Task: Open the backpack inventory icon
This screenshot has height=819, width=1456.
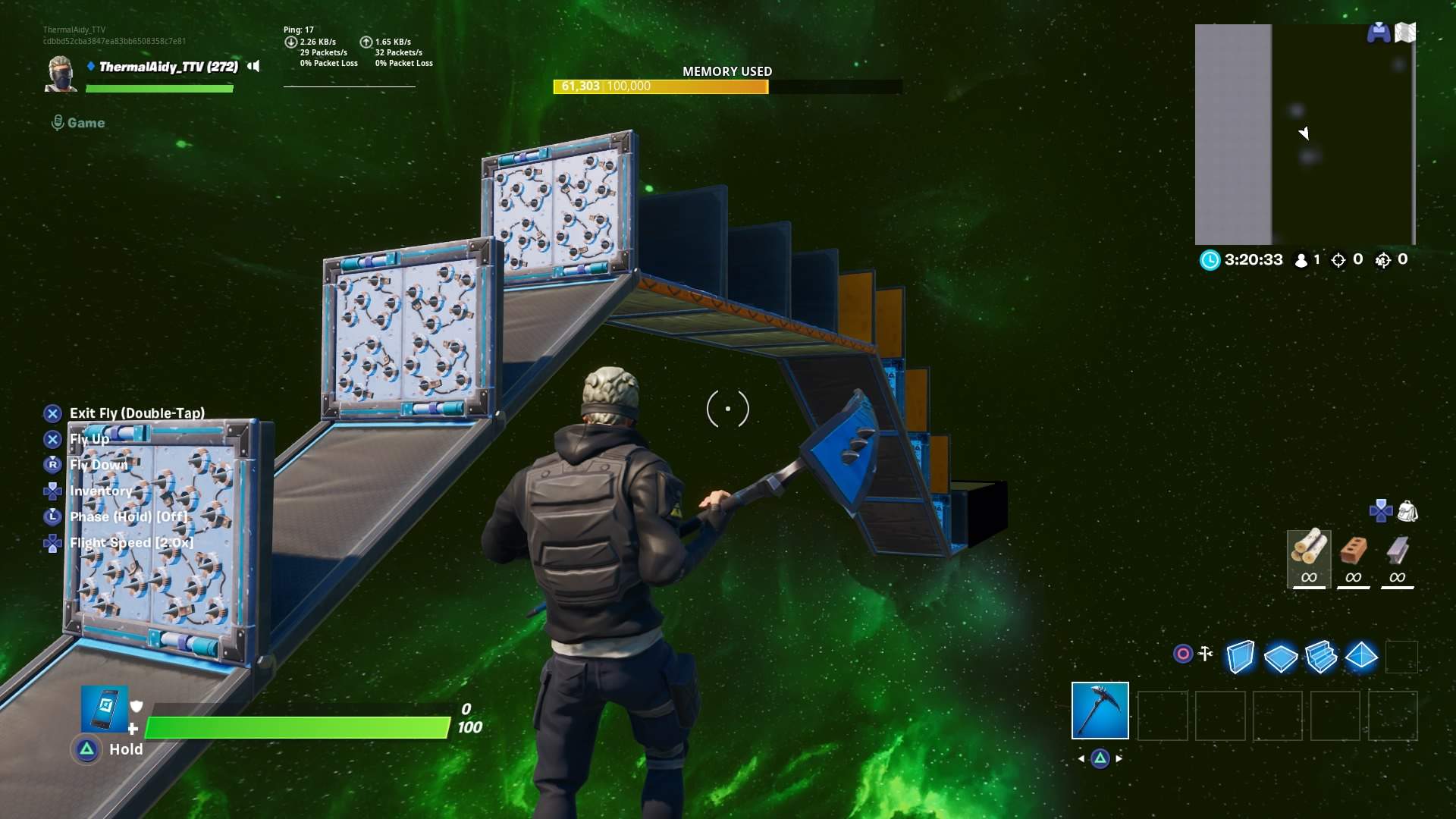Action: [x=1407, y=510]
